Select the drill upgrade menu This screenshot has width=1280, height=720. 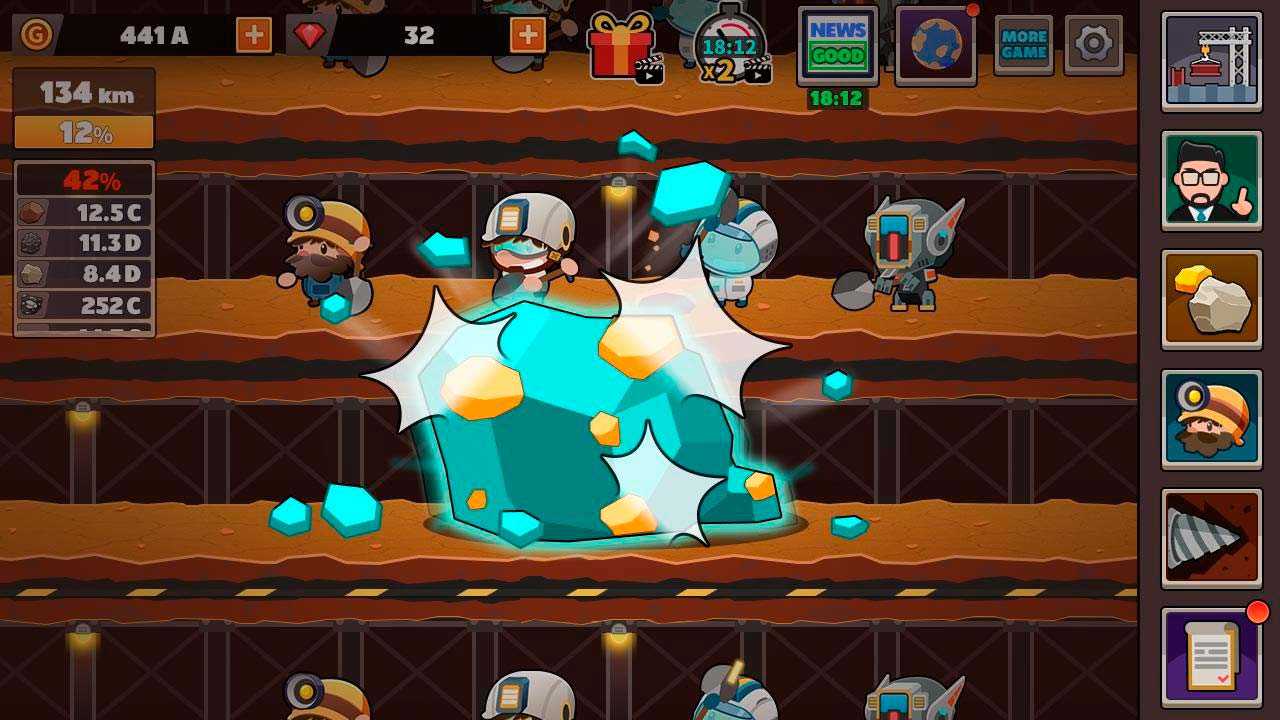(1211, 538)
